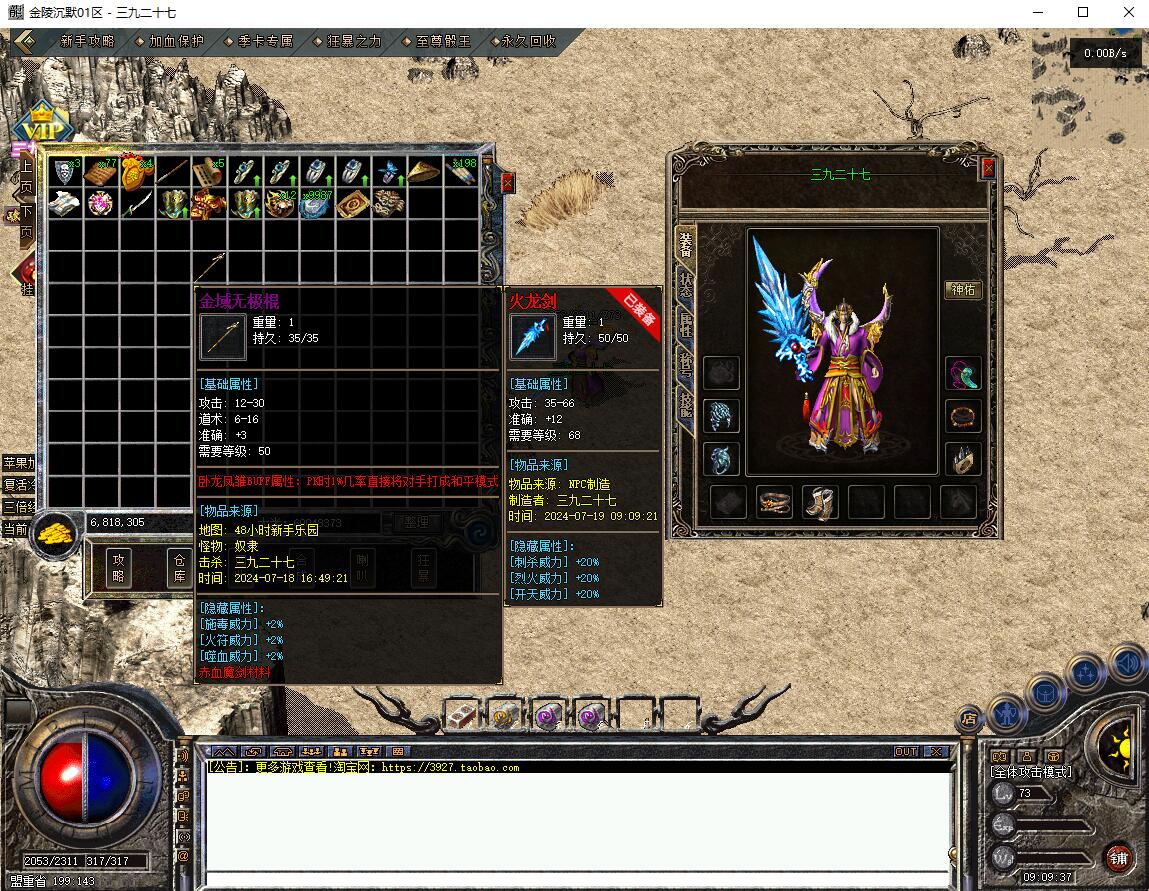Select the straw hat item in inventory
The width and height of the screenshot is (1149, 891).
[423, 172]
